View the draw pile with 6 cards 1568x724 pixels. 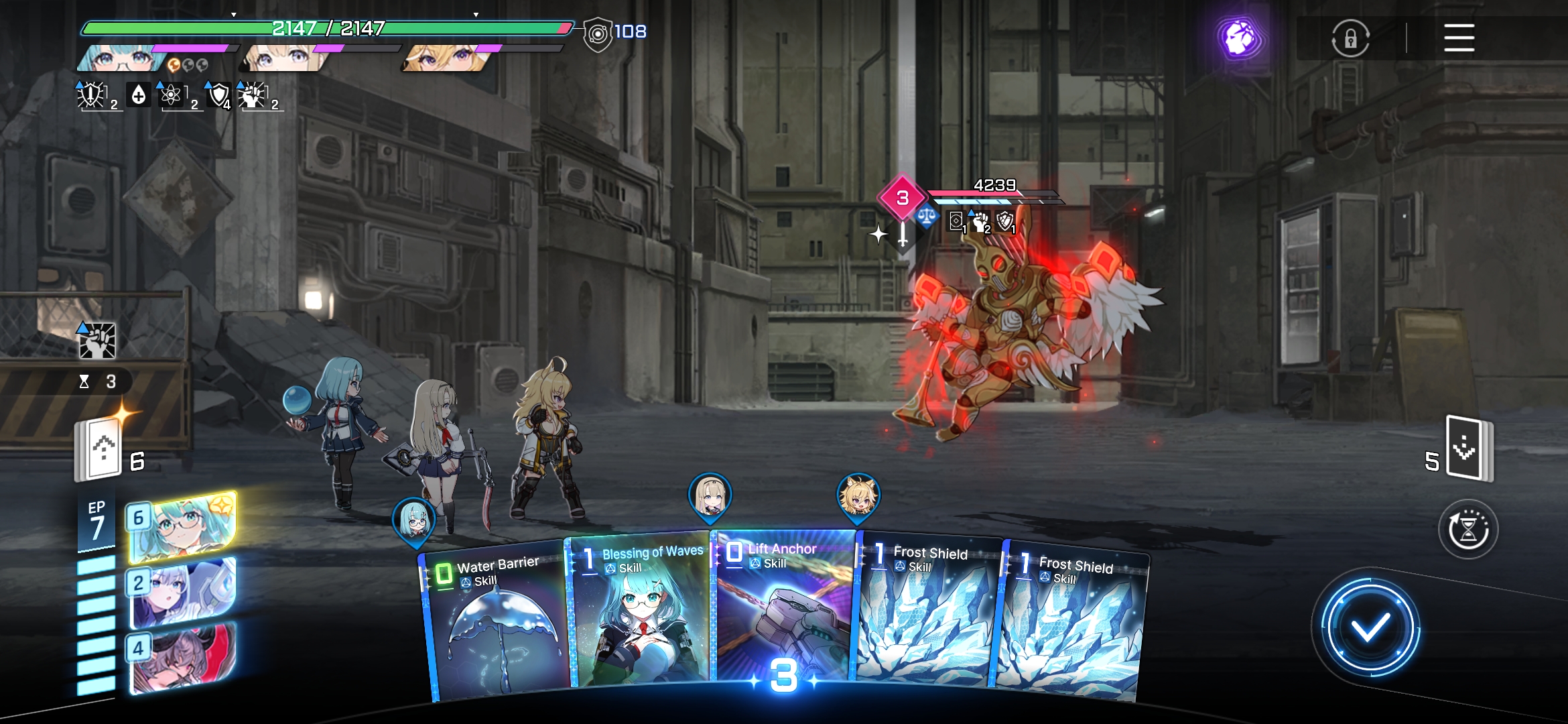[101, 449]
